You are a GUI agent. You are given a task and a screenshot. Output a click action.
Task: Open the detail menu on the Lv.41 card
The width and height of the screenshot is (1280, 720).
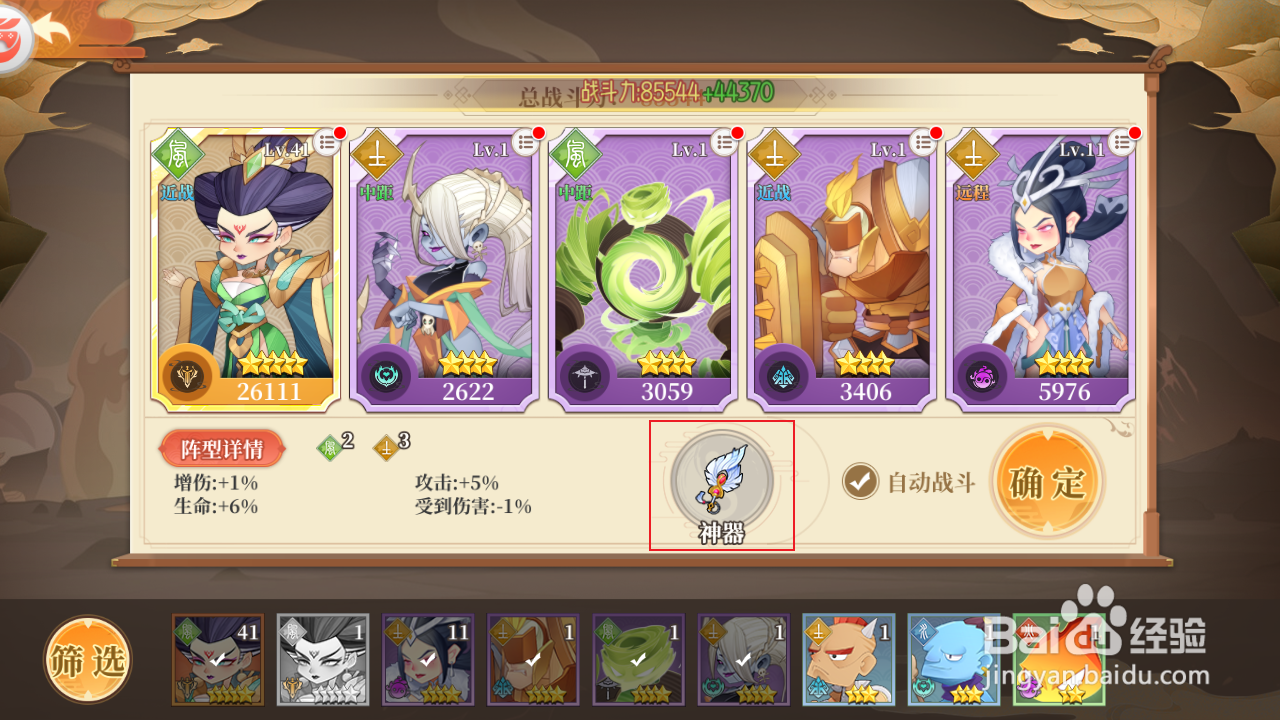328,141
